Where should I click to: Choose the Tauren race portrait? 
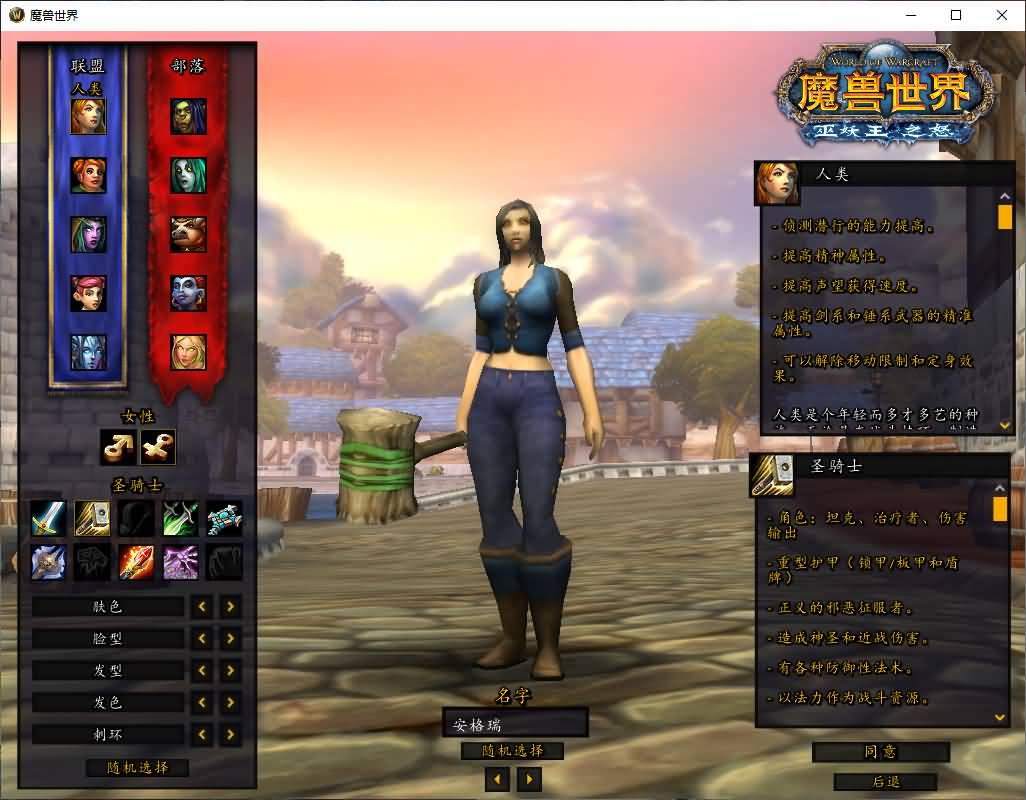[x=188, y=234]
